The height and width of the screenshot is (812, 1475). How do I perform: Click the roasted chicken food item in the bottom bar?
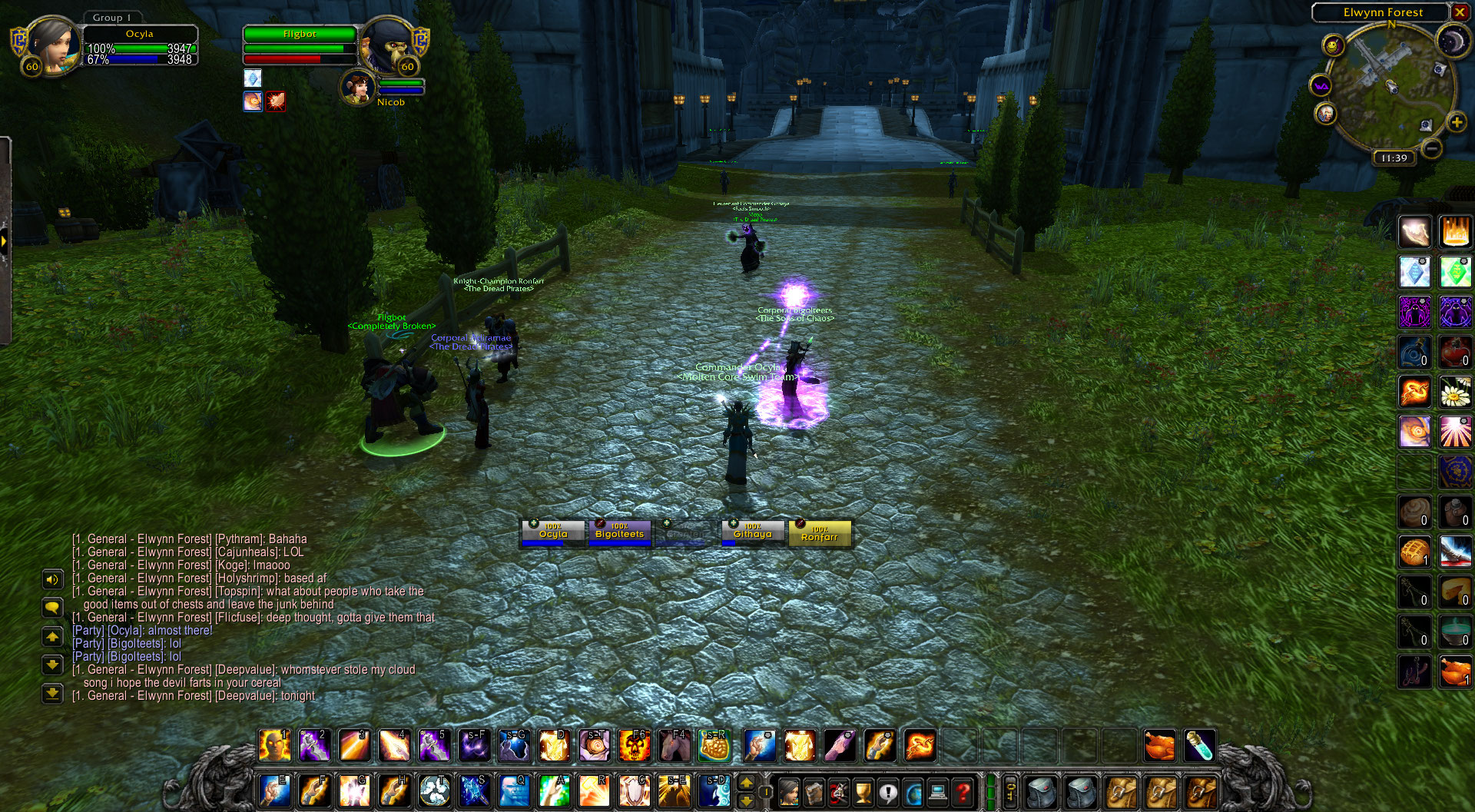click(x=1159, y=745)
